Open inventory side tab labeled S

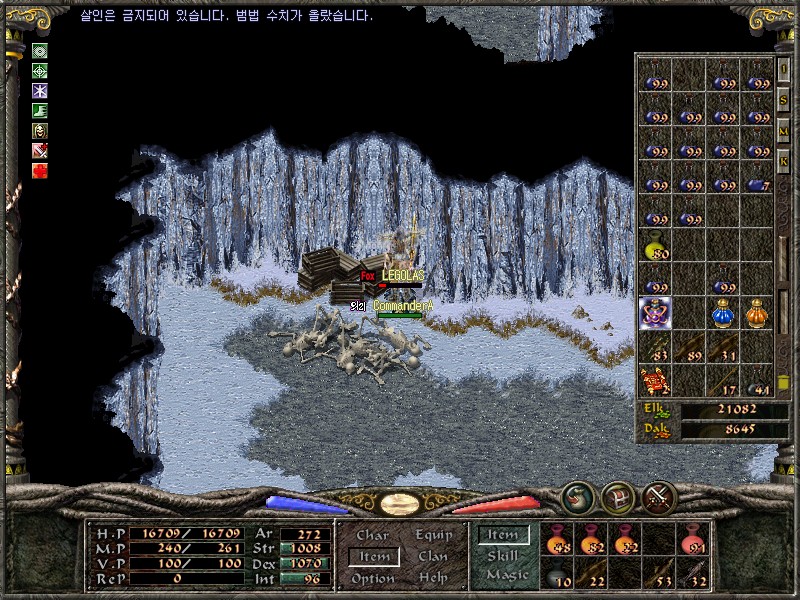(784, 100)
